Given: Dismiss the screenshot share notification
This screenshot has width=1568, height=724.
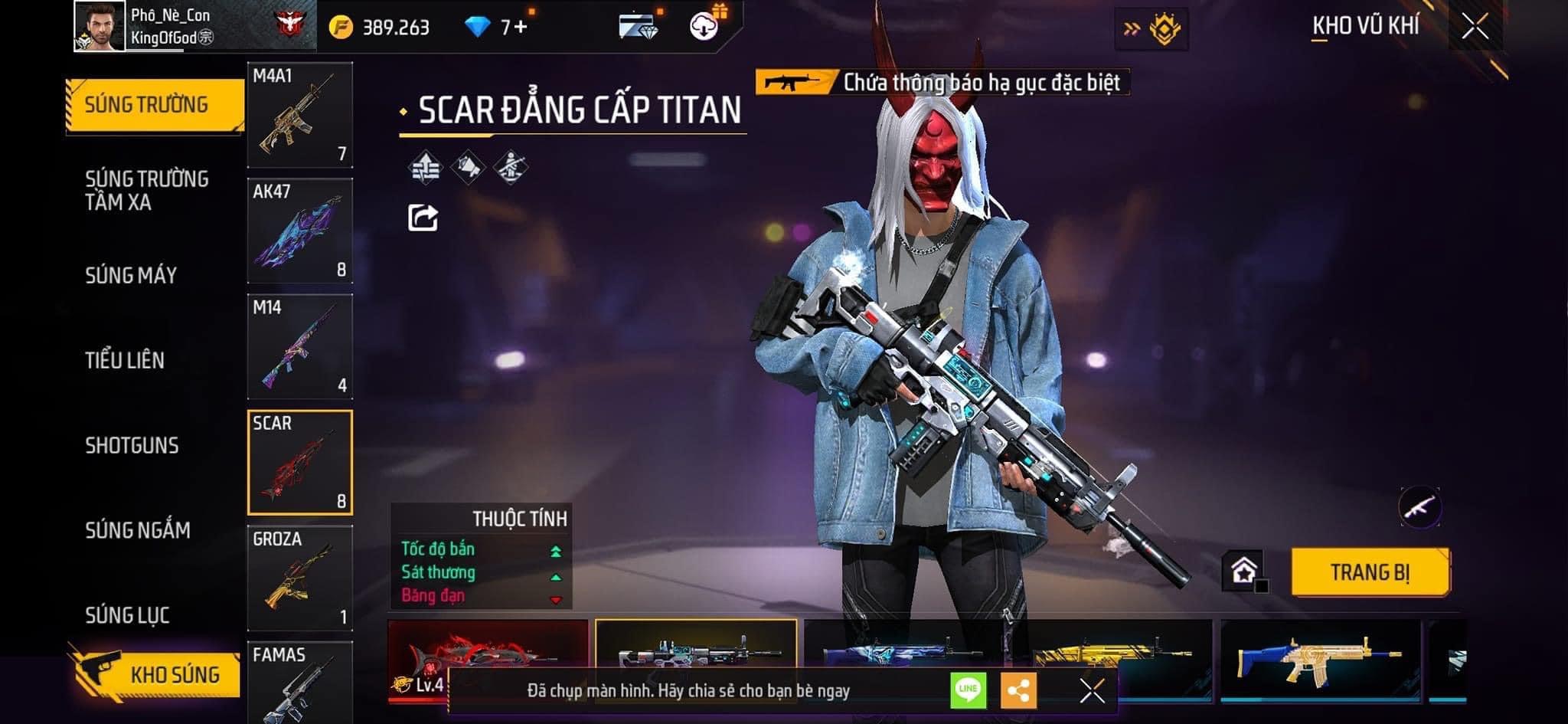Looking at the screenshot, I should click(x=1092, y=690).
